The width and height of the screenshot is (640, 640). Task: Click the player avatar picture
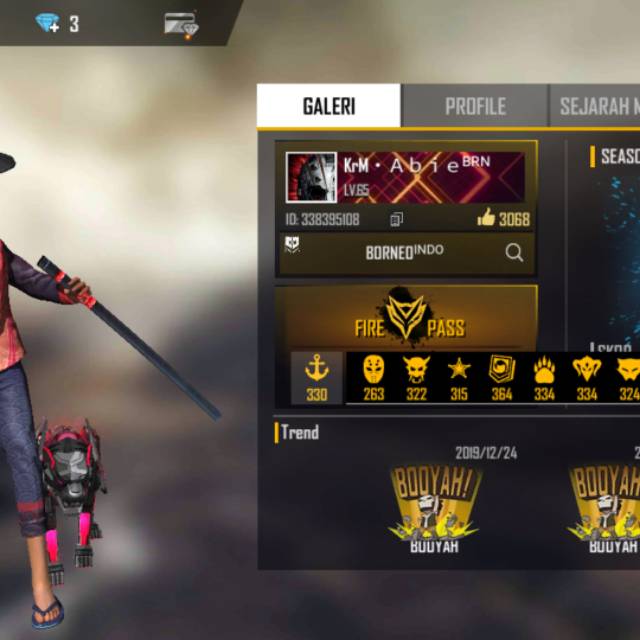[311, 178]
